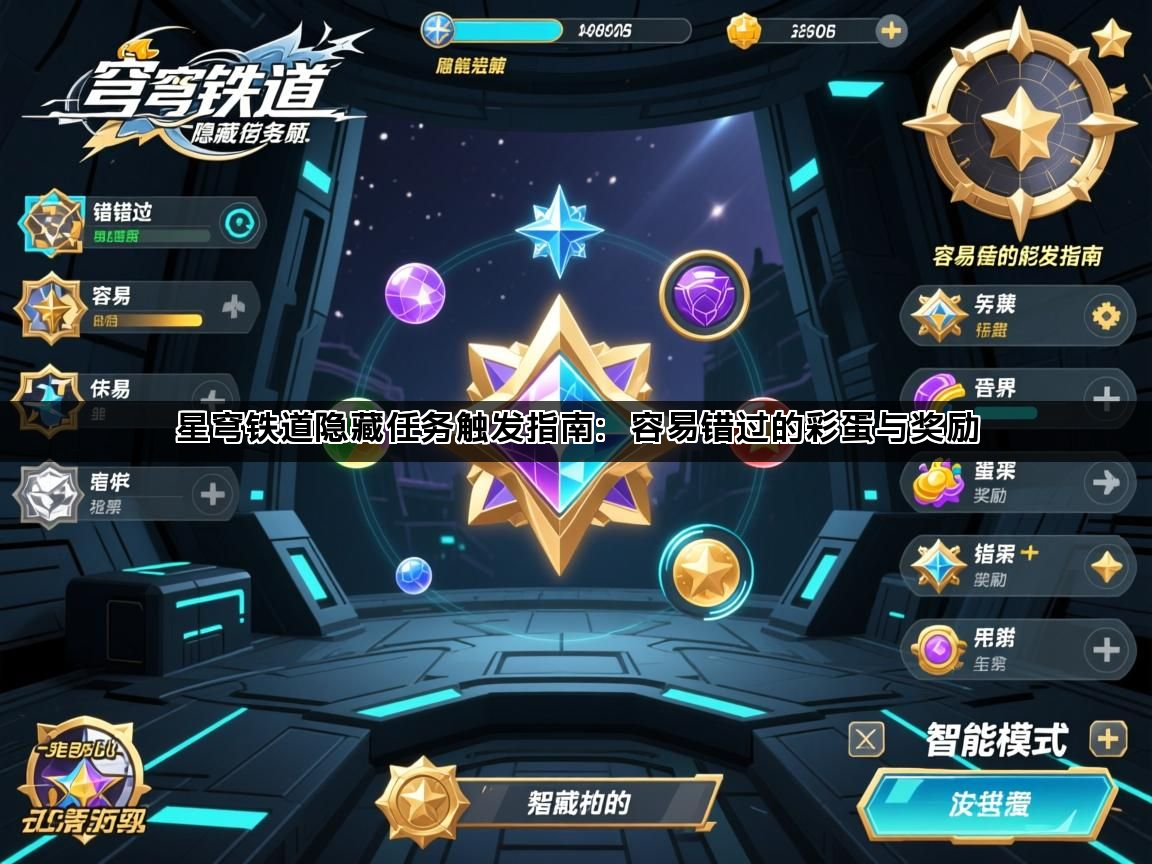The image size is (1152, 864).
Task: Add to the purple ring 用粥 row
Action: (1106, 650)
